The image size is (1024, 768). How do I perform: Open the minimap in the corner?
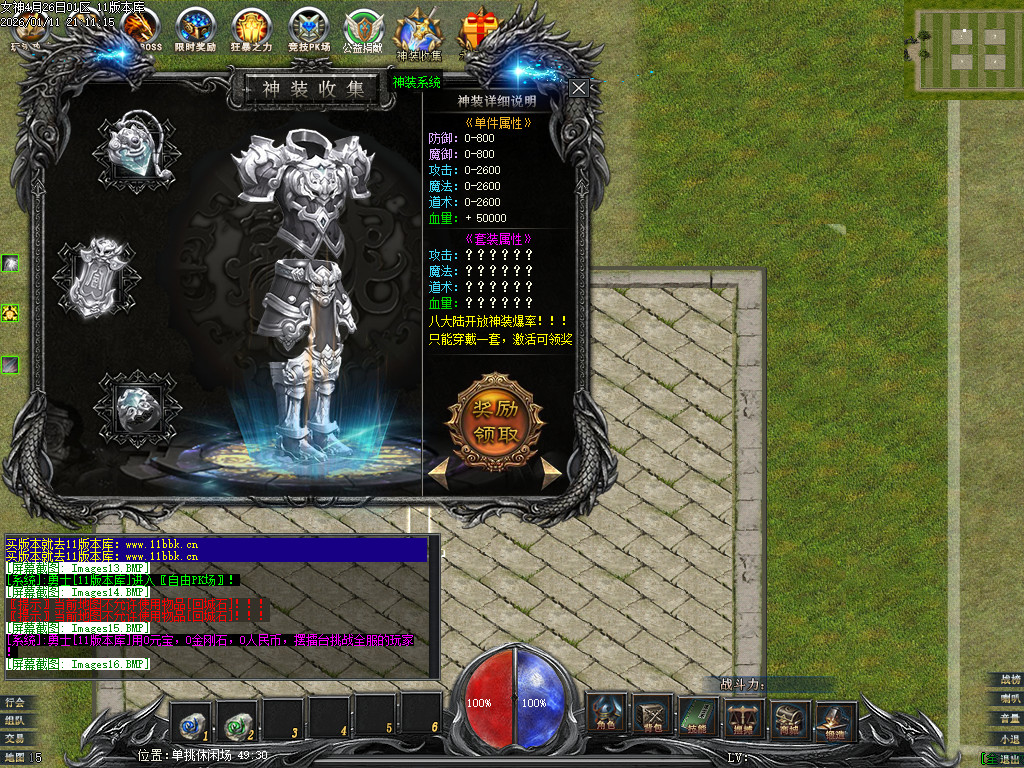(964, 46)
